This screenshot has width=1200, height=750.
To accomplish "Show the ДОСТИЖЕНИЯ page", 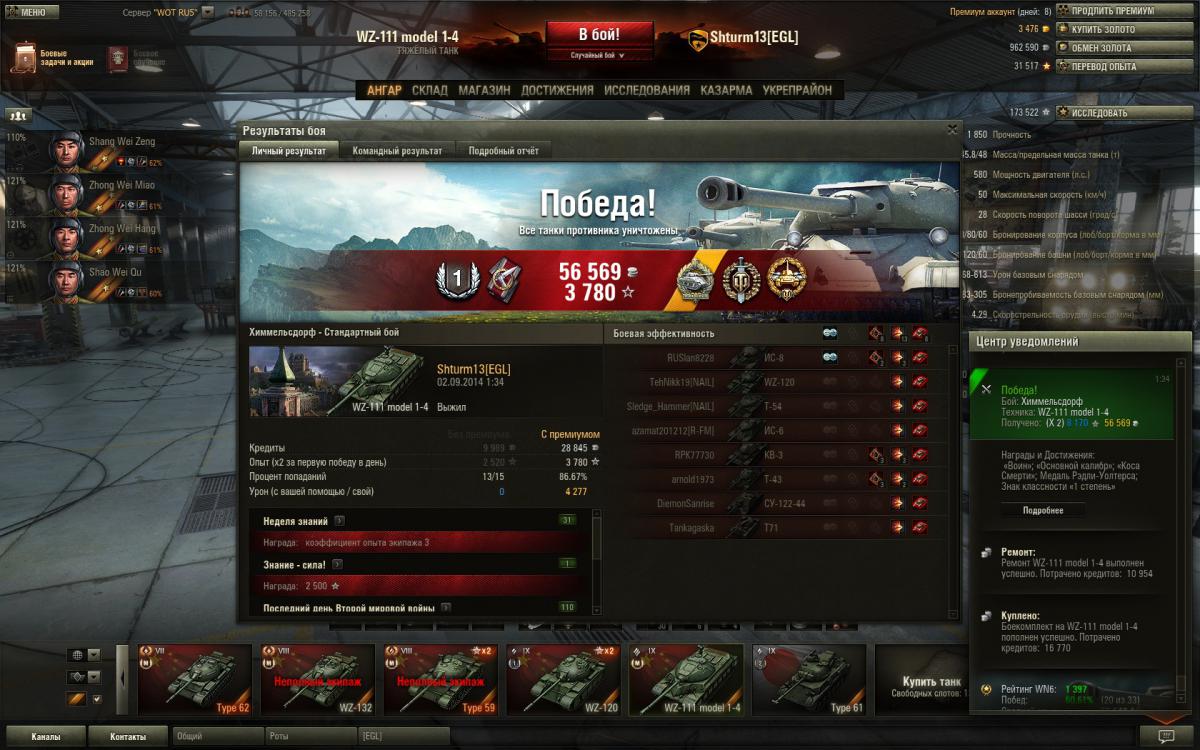I will [x=557, y=90].
